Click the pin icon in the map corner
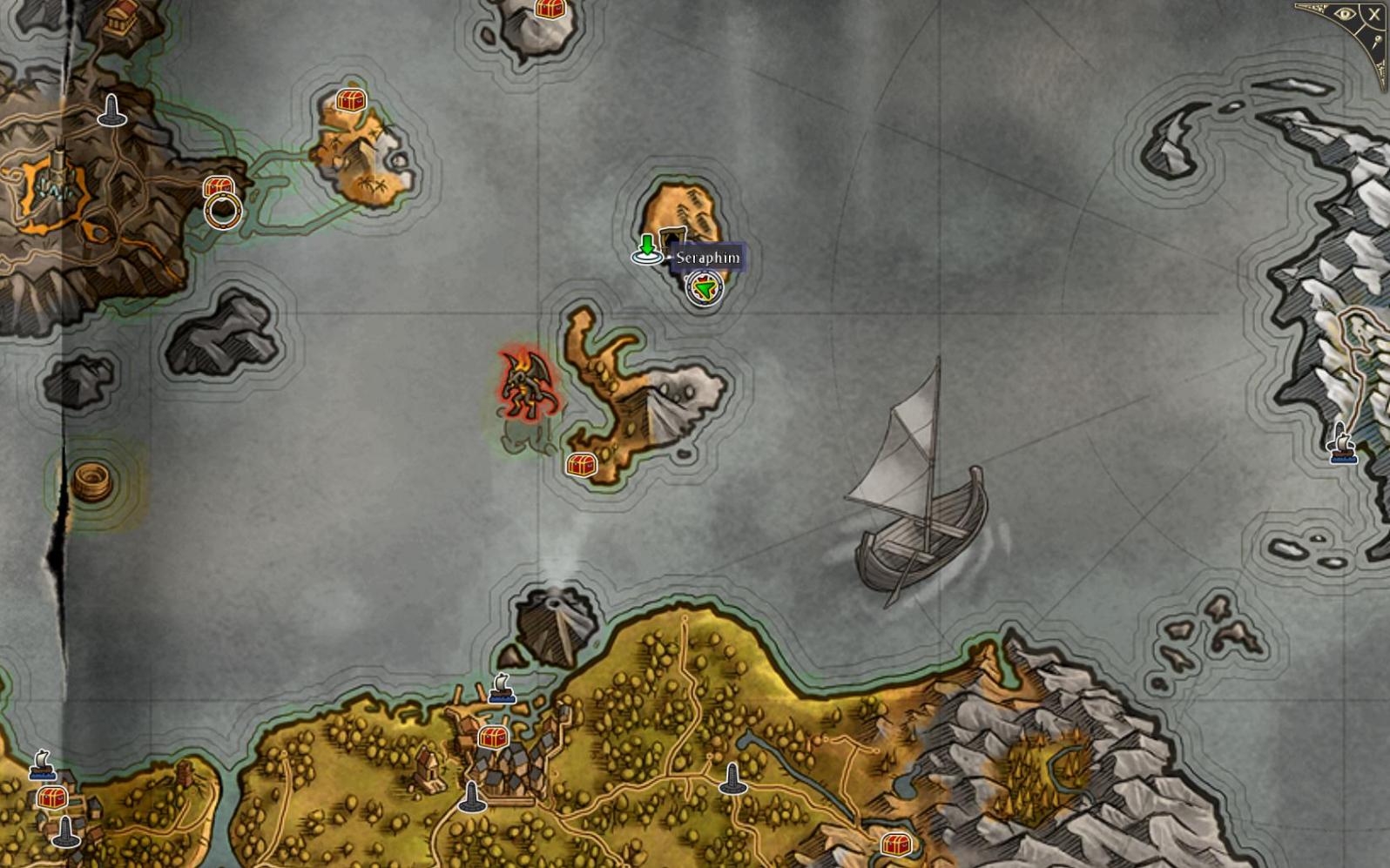This screenshot has width=1390, height=868. point(1379,42)
